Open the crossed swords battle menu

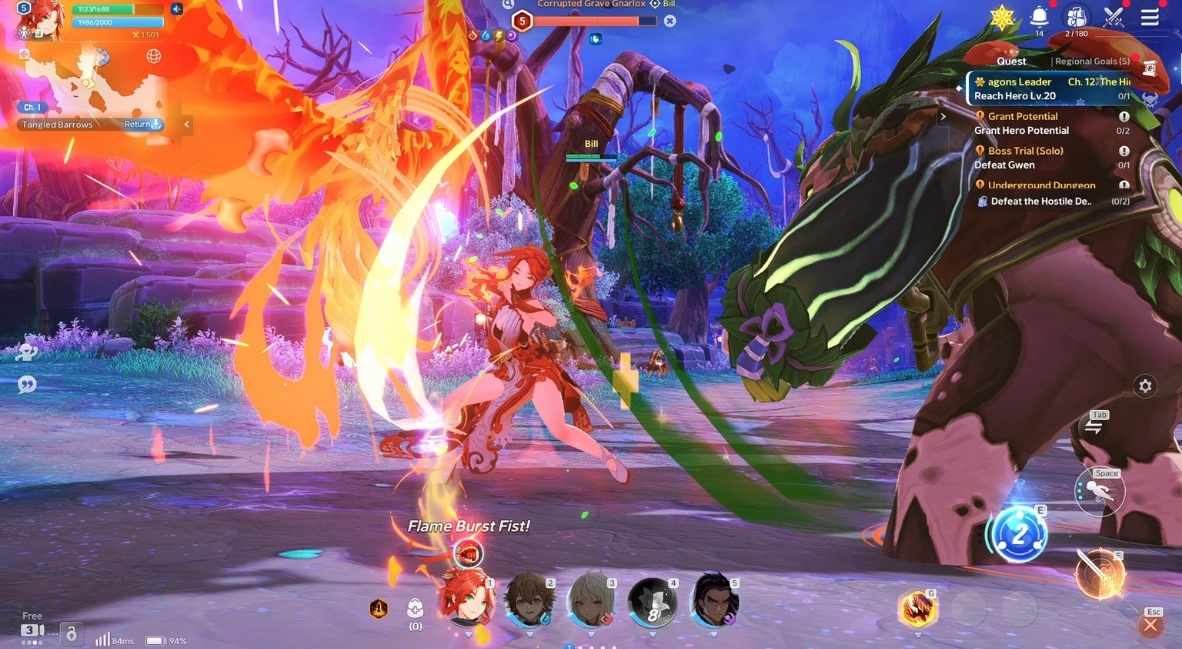coord(1114,17)
